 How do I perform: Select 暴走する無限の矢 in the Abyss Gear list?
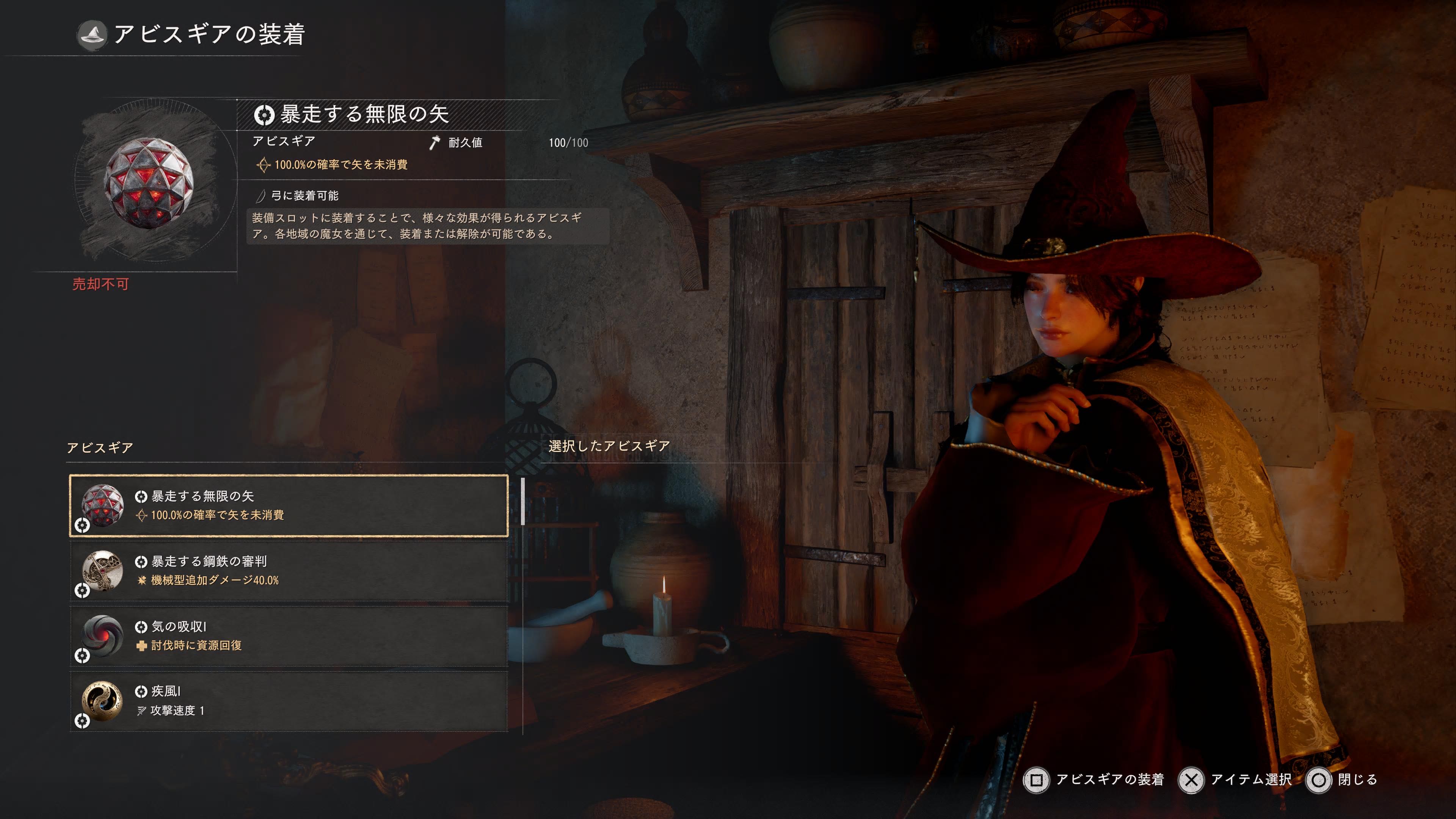pos(288,505)
